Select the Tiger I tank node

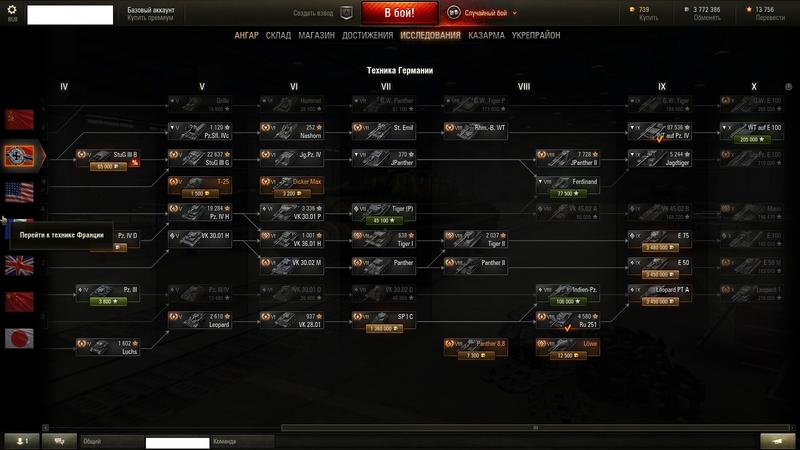coord(385,240)
